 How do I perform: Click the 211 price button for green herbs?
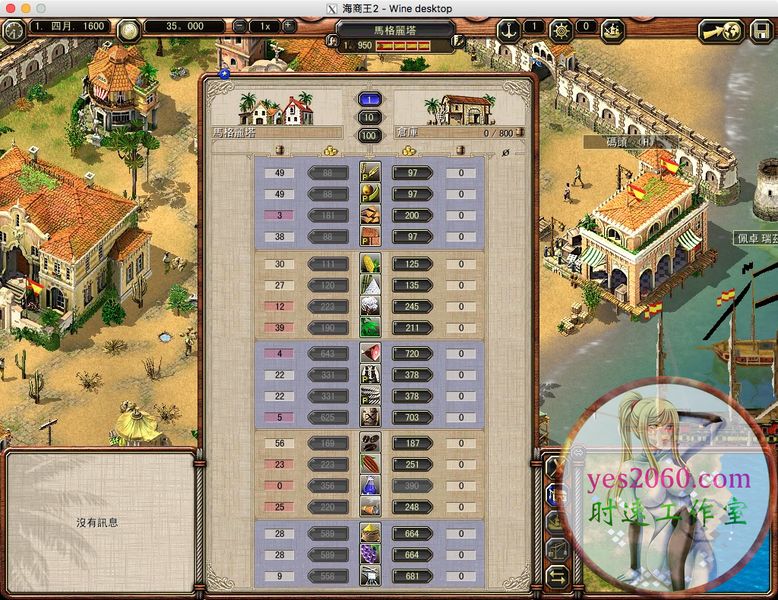pos(412,327)
